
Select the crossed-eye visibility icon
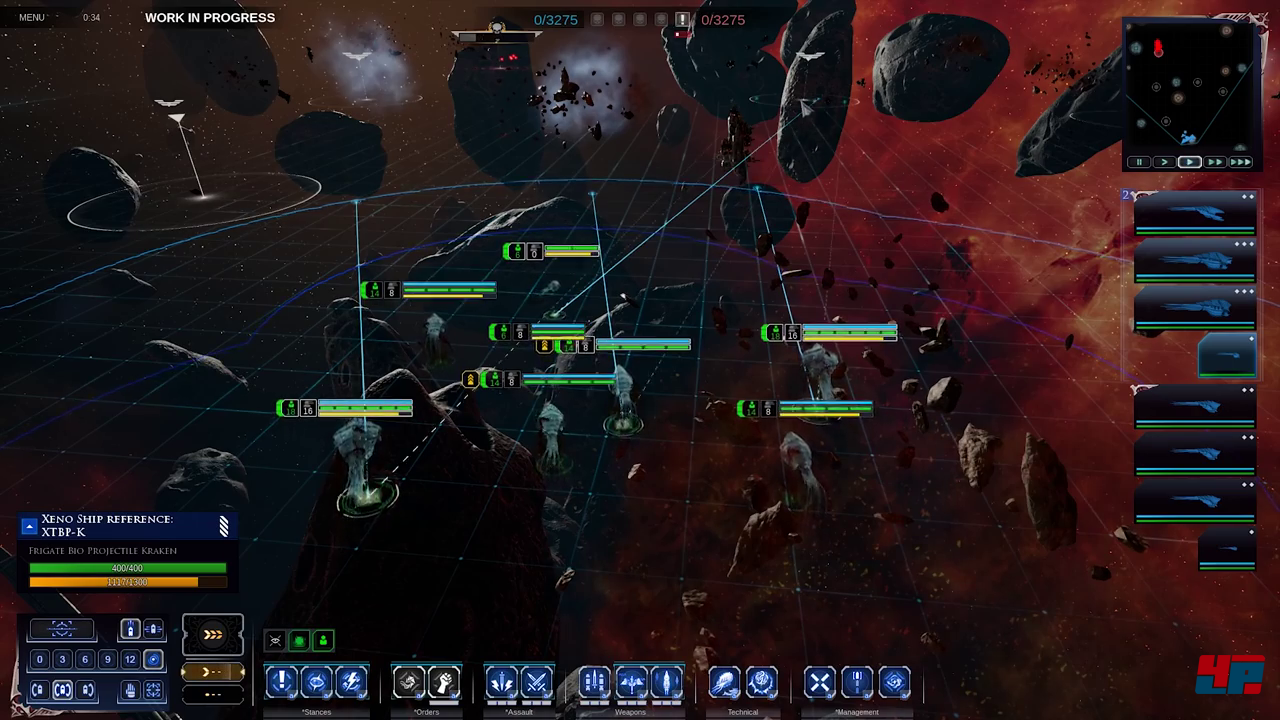pos(275,640)
